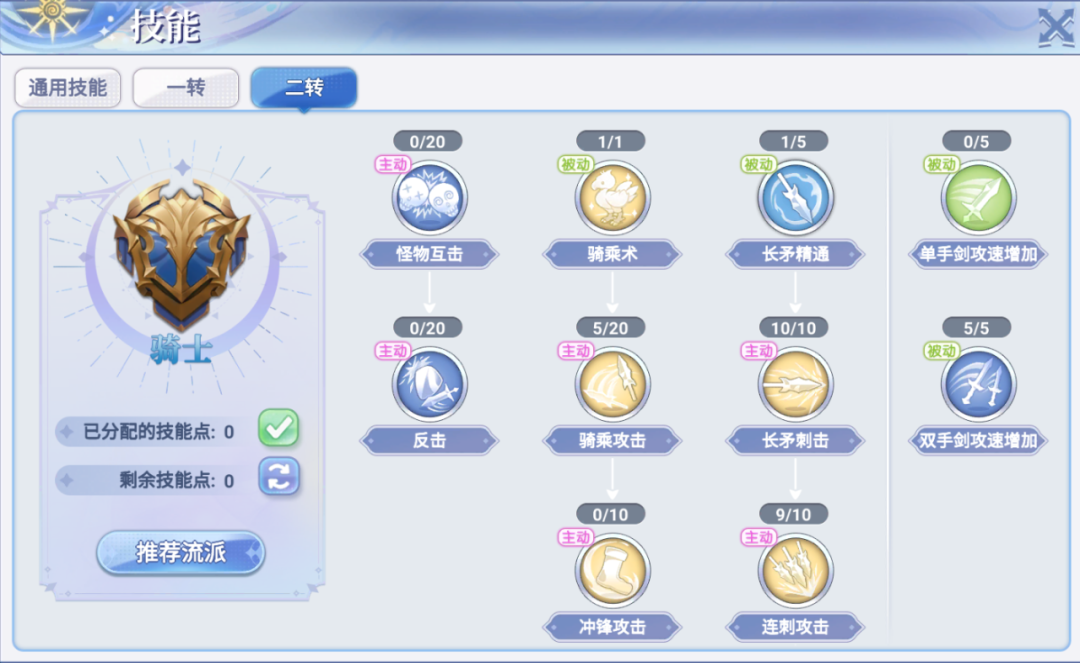1080x663 pixels.
Task: Open the 推荐流派 recommended builds
Action: point(181,552)
